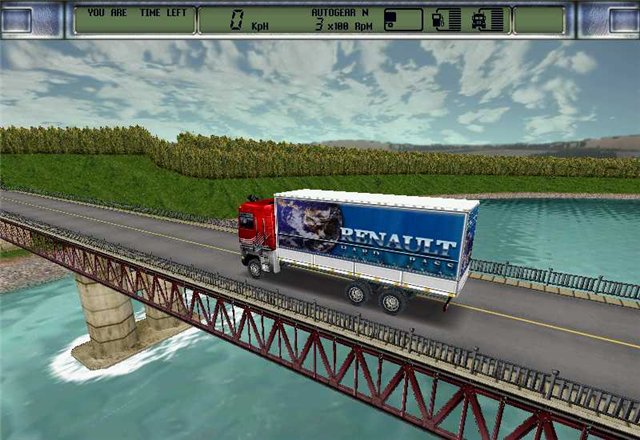Click the square metal button at top-right corner

619,19
